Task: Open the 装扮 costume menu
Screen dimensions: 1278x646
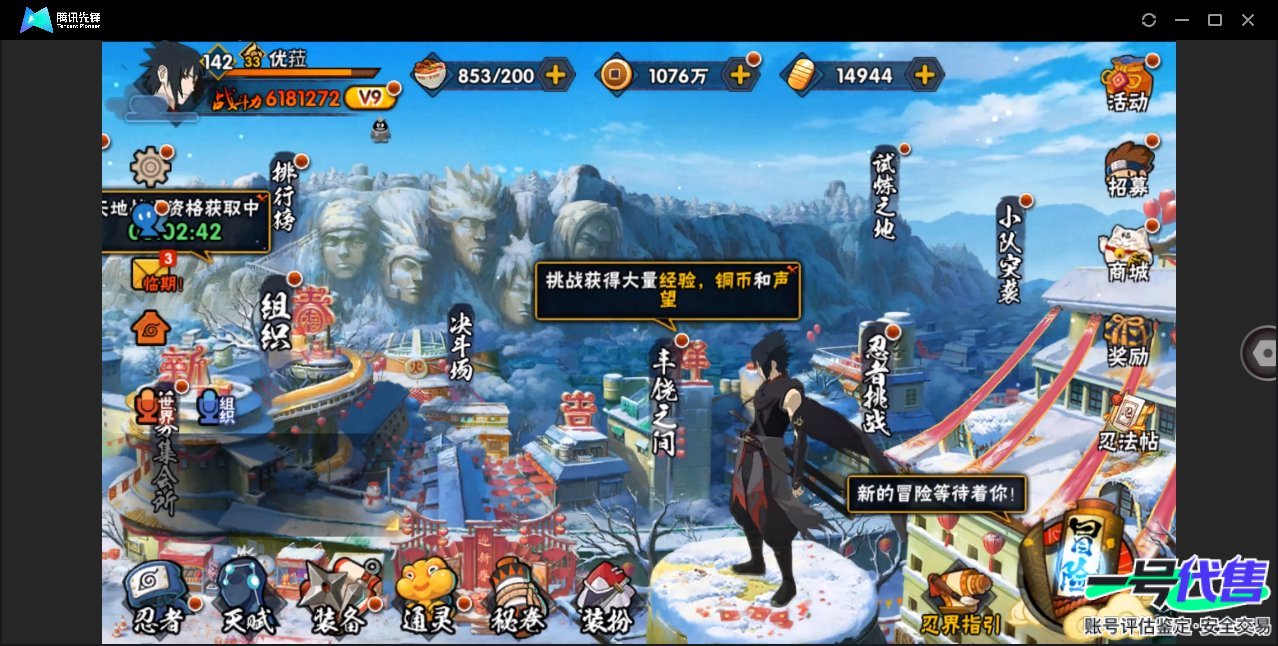Action: 607,597
